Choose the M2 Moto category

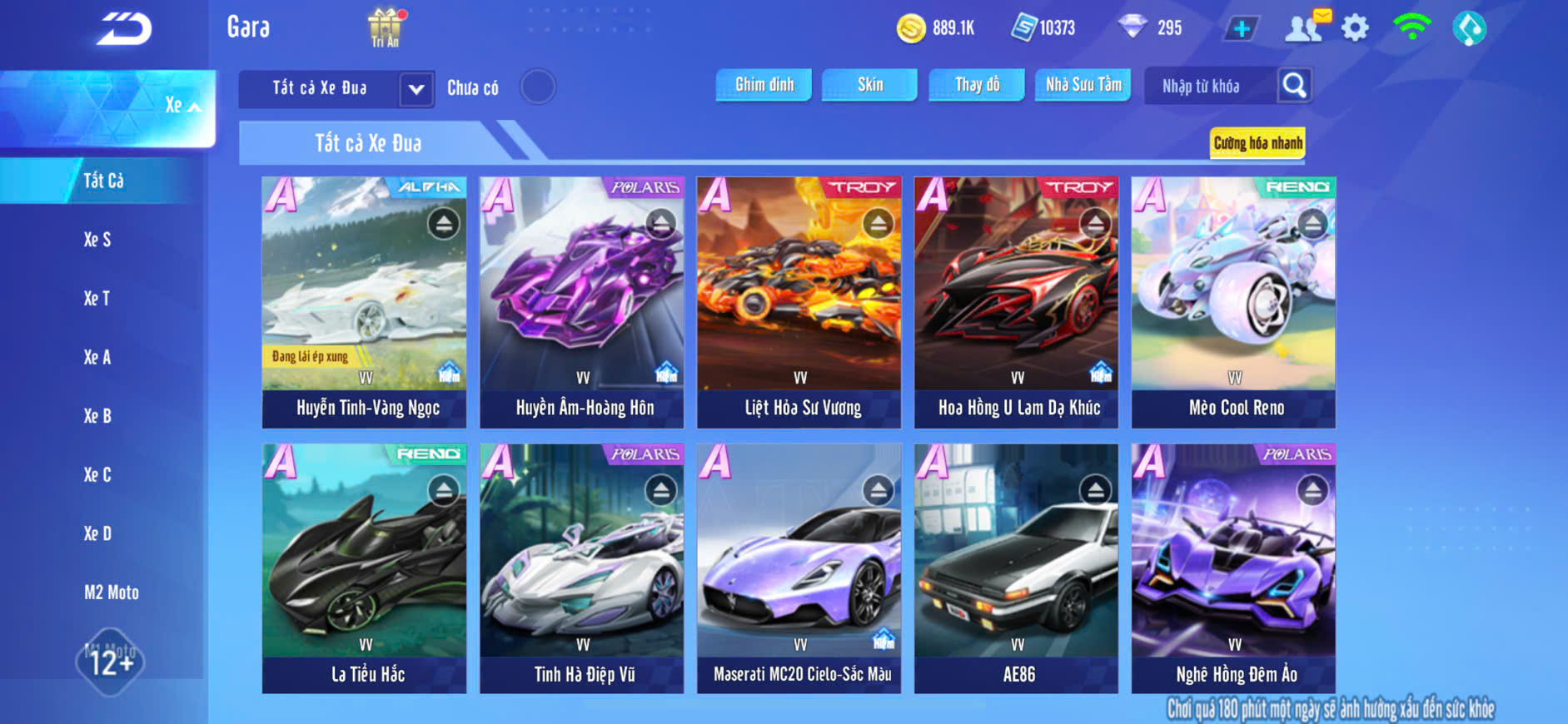pyautogui.click(x=112, y=593)
